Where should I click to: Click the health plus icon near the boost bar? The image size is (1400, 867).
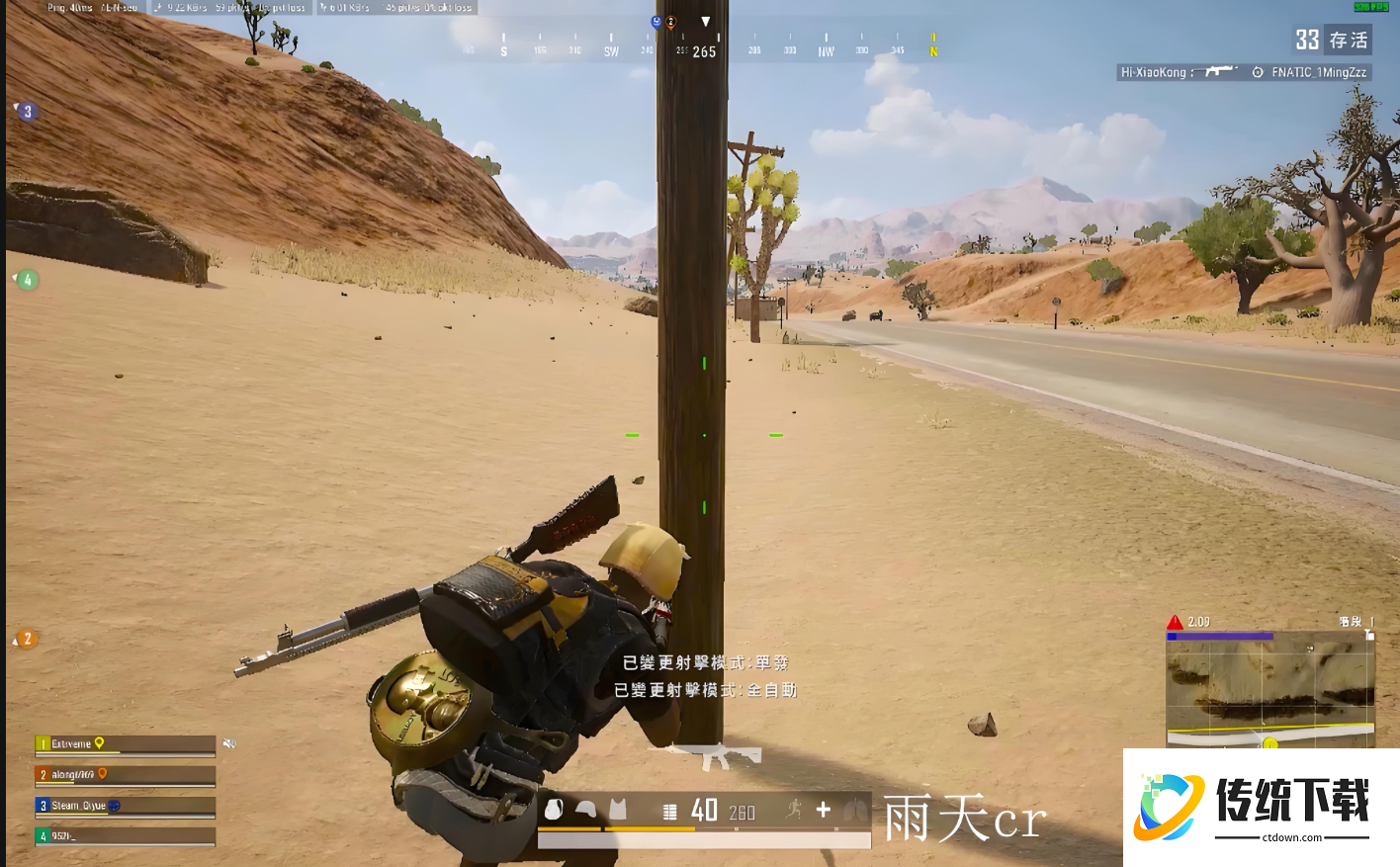(x=822, y=811)
